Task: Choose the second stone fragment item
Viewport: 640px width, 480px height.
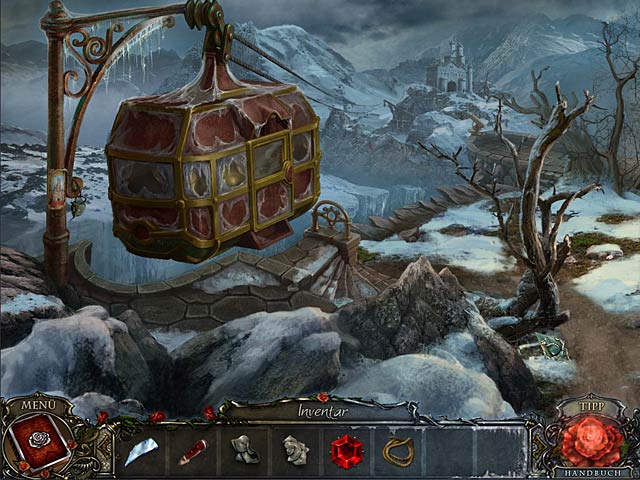Action: [294, 450]
